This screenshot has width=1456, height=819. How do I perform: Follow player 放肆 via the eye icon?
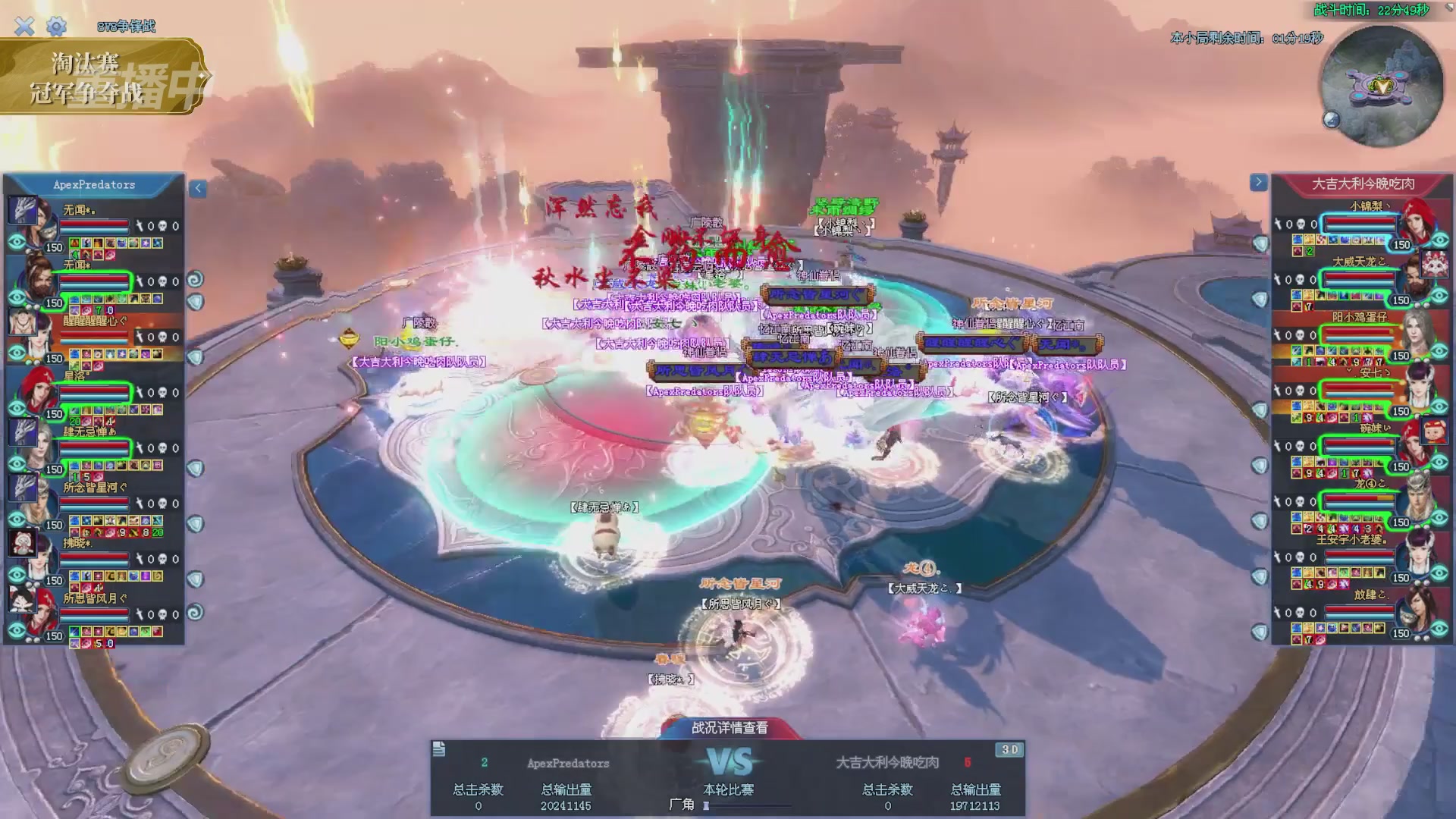(1440, 629)
